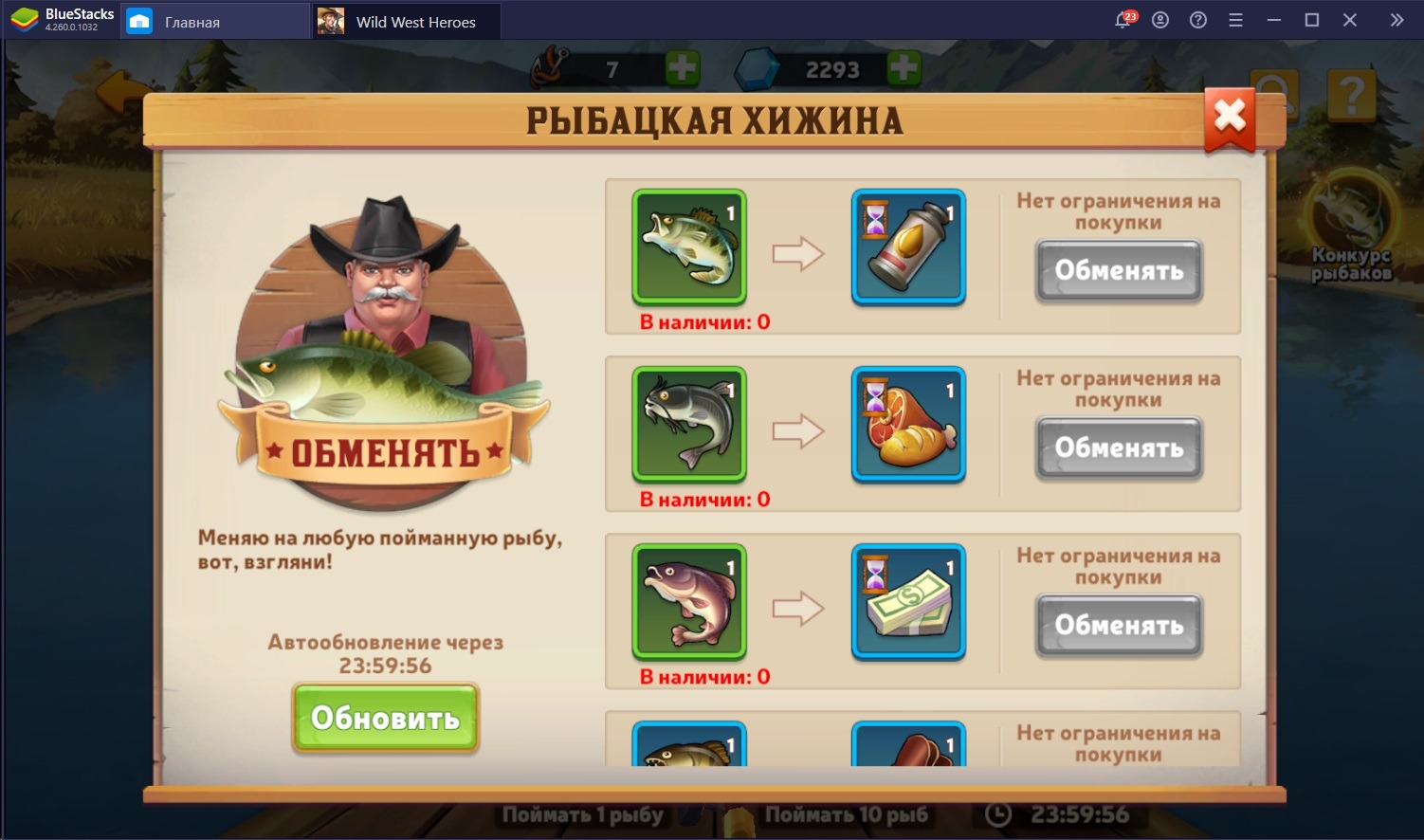Inspect the oil canister reward icon
The image size is (1424, 840).
(x=908, y=247)
